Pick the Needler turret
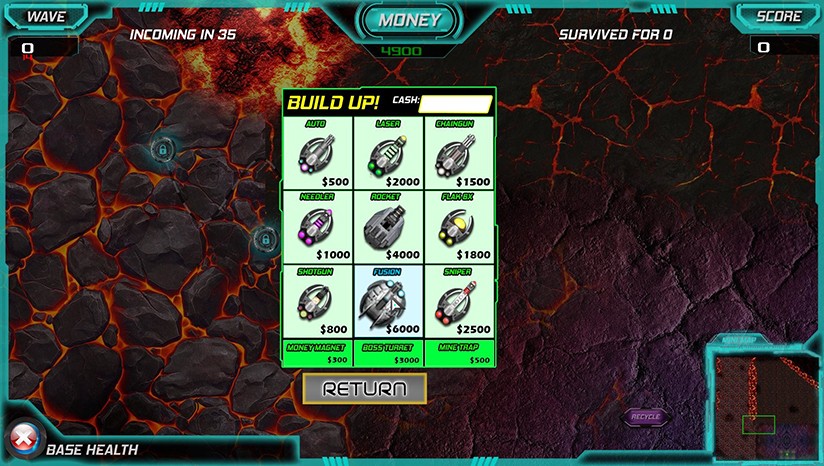824x466 pixels. [x=317, y=227]
